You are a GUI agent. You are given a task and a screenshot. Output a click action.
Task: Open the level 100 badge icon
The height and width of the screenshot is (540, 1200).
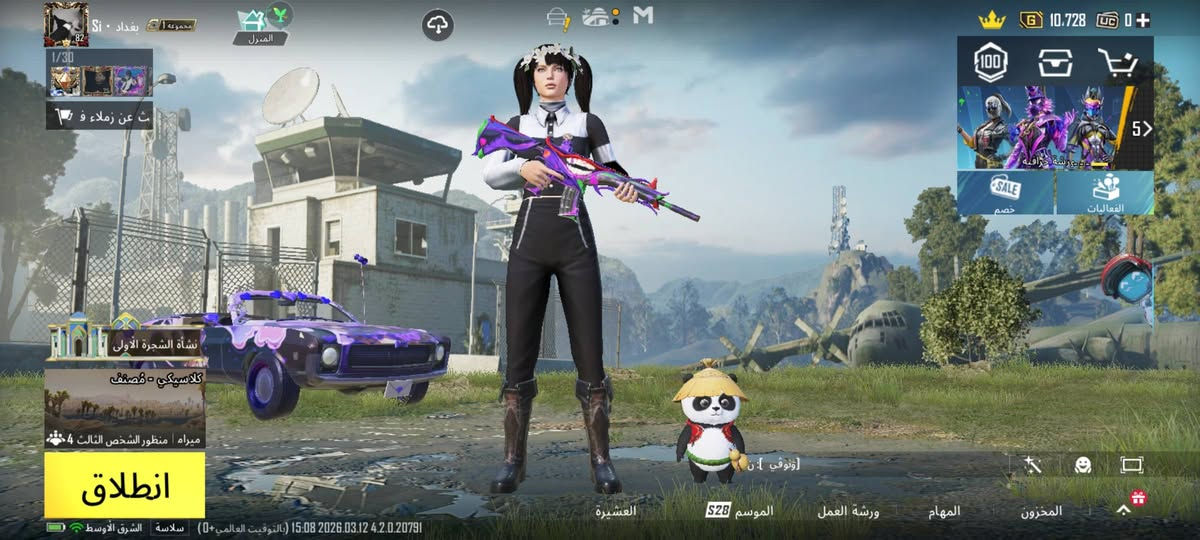[x=990, y=64]
